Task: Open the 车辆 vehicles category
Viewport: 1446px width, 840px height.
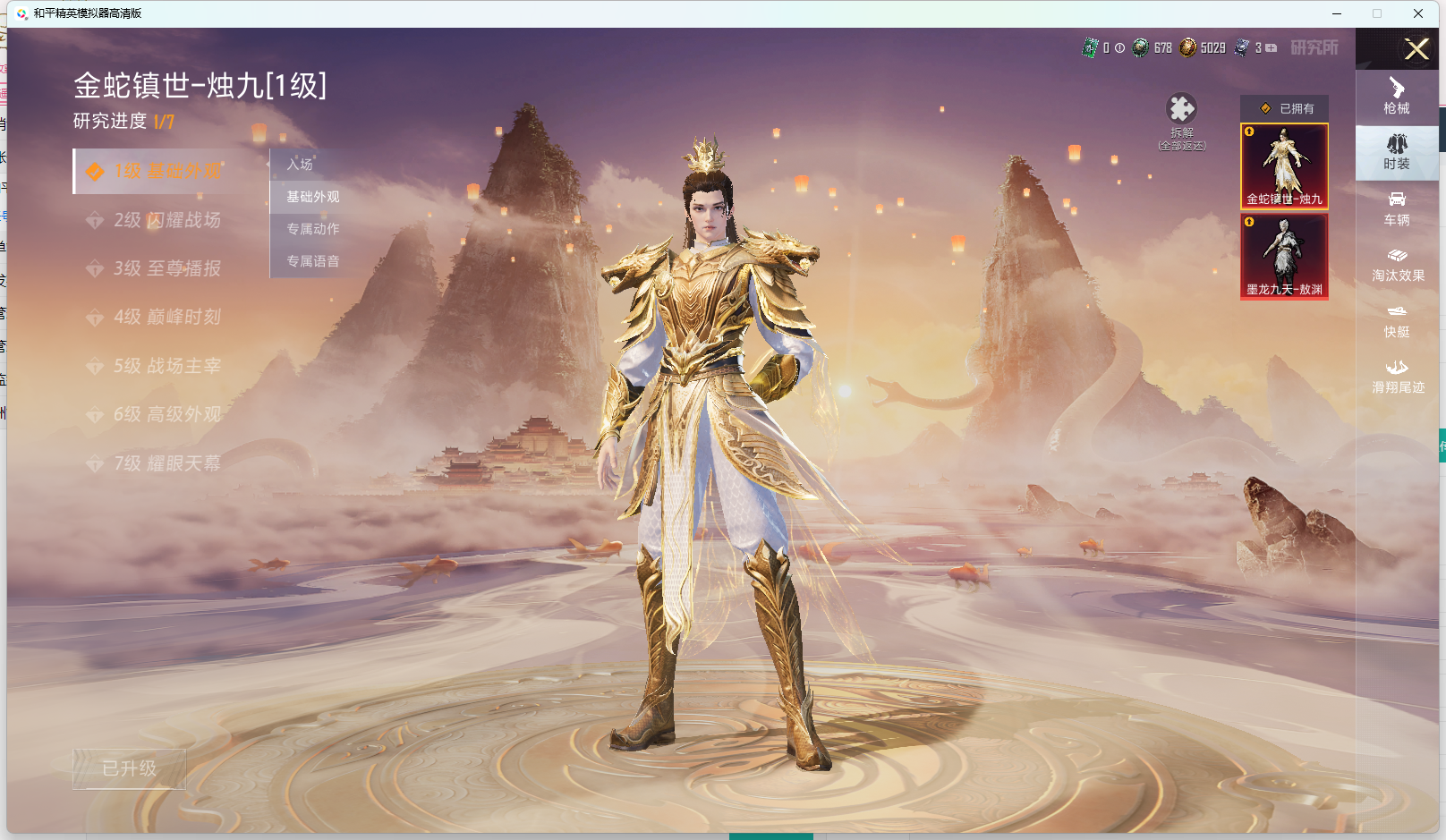Action: (x=1397, y=208)
